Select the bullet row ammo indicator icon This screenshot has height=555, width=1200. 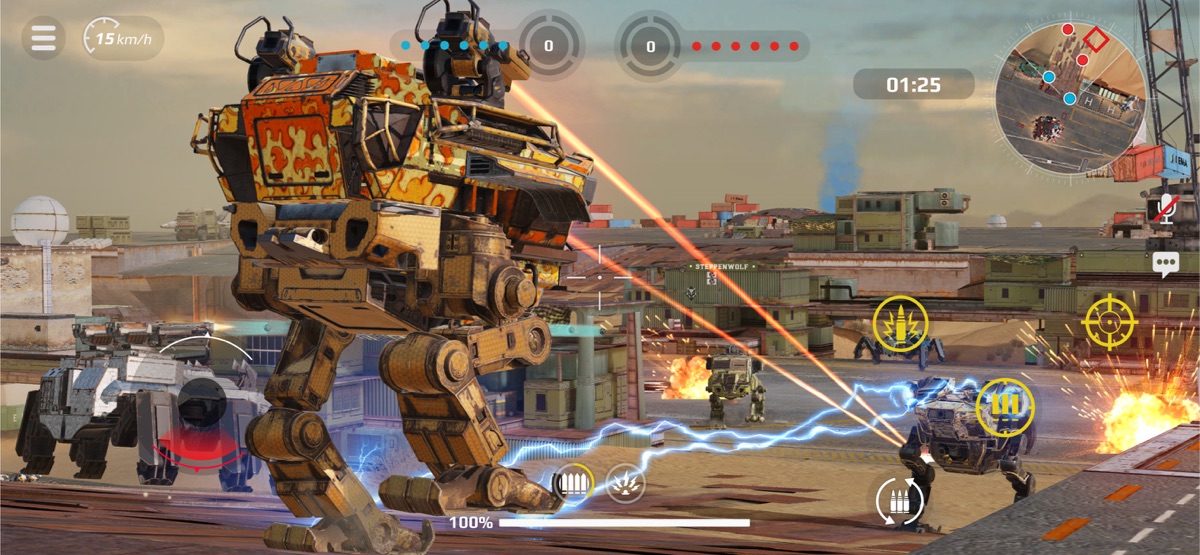573,484
